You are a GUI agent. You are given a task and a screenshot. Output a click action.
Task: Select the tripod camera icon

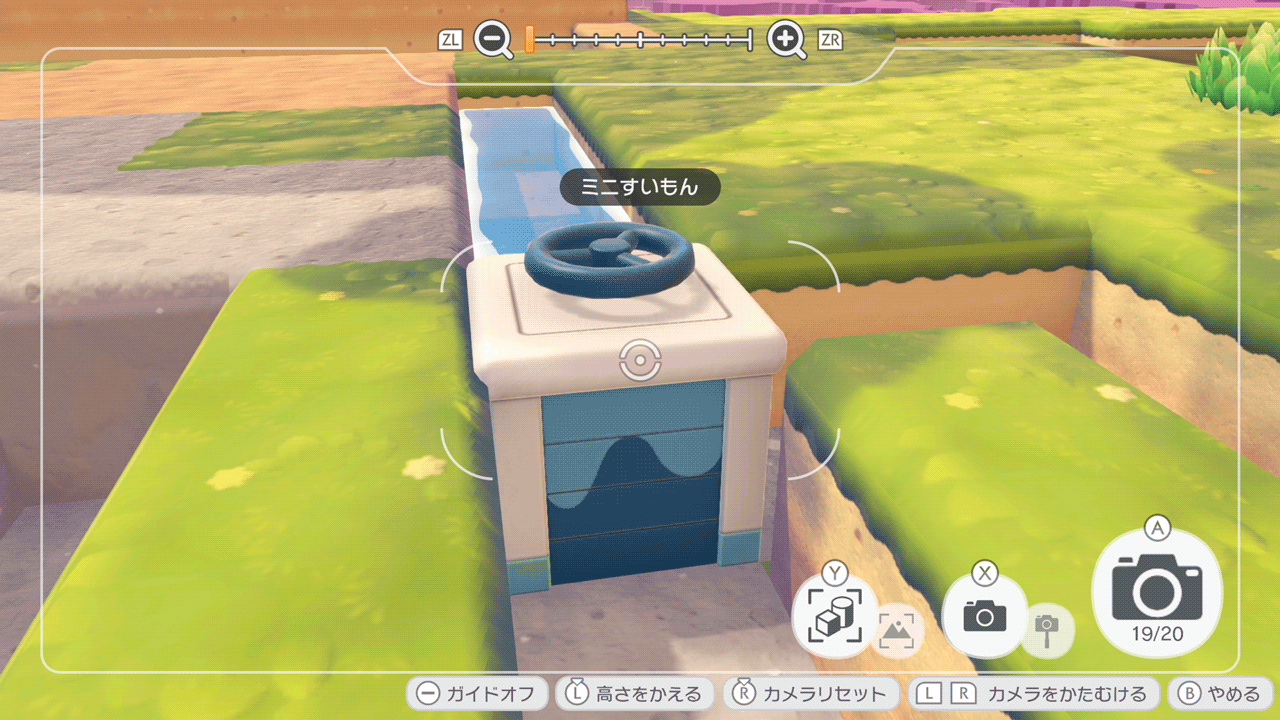[1047, 631]
